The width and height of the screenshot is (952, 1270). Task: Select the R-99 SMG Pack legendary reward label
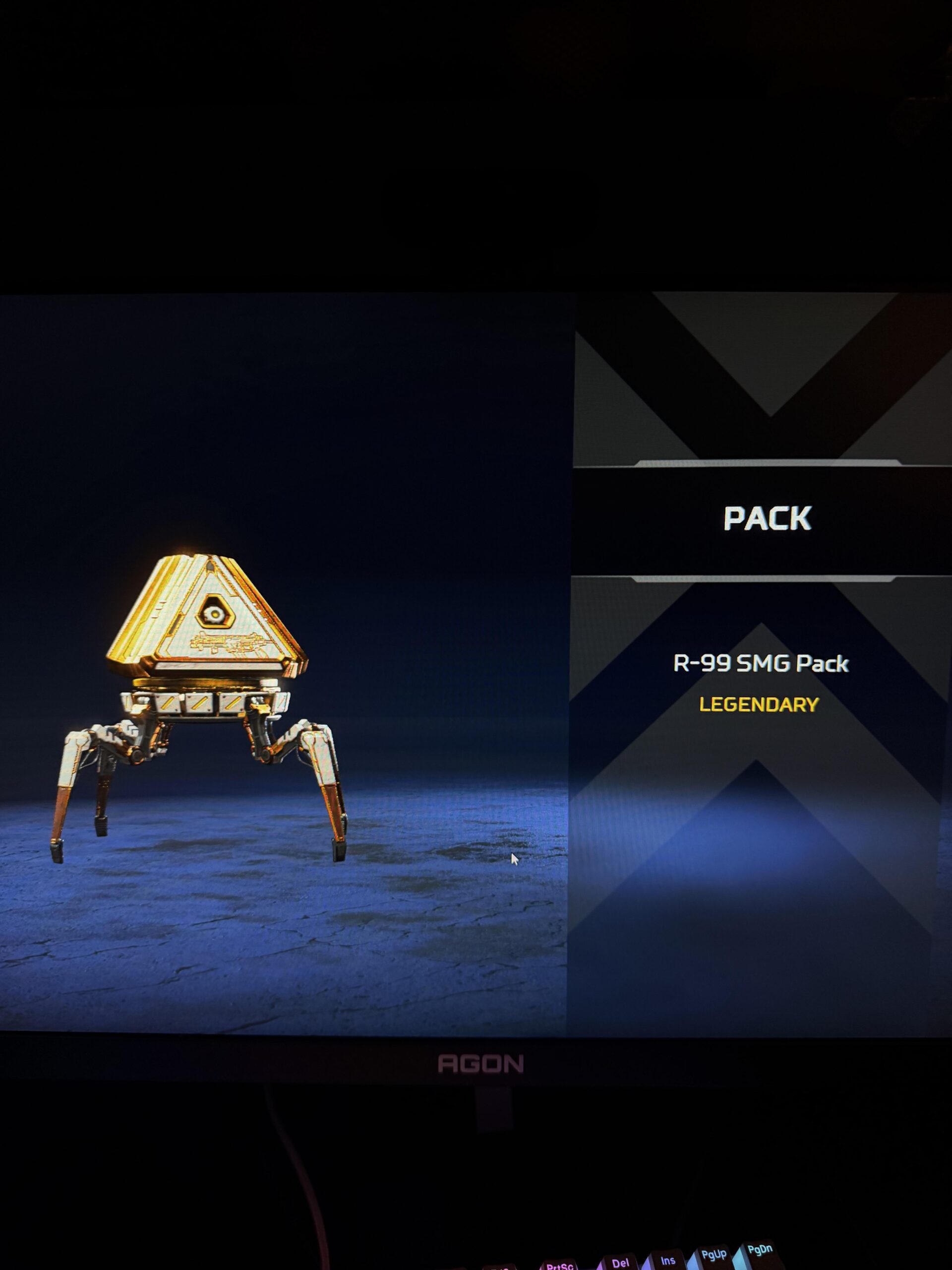tap(760, 664)
